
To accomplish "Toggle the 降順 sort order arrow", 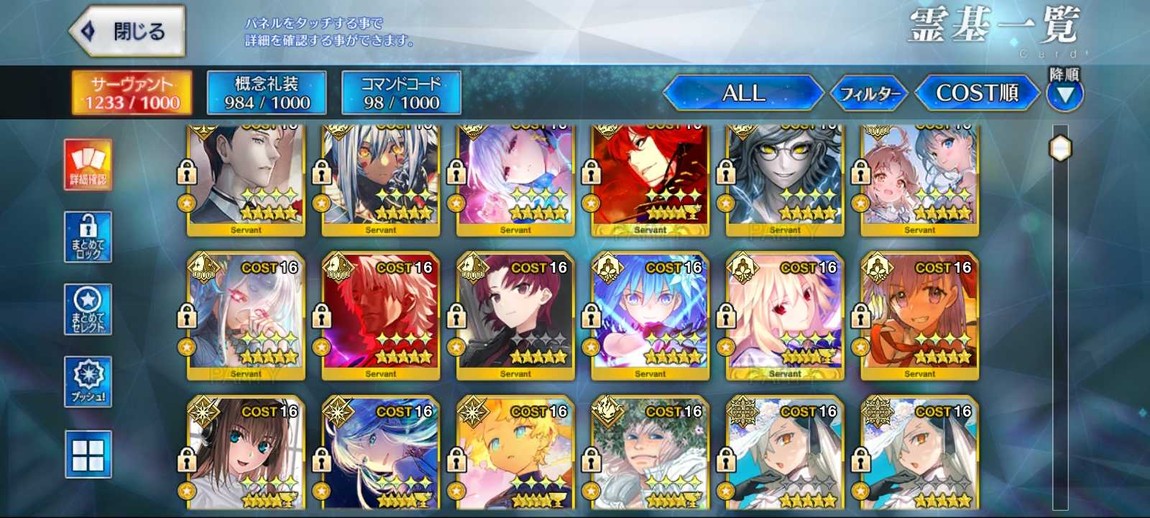I will click(1064, 95).
